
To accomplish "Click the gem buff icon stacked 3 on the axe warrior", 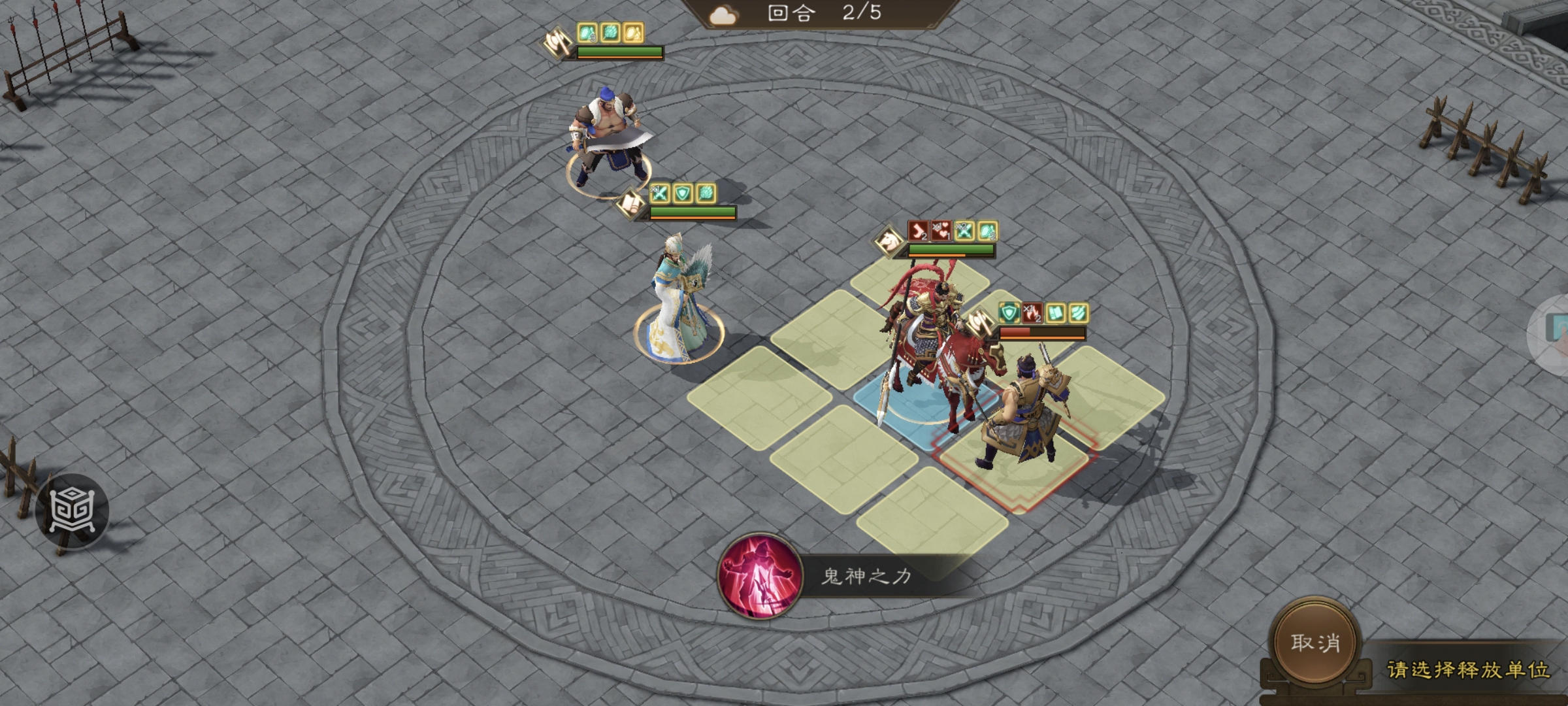I will 585,33.
